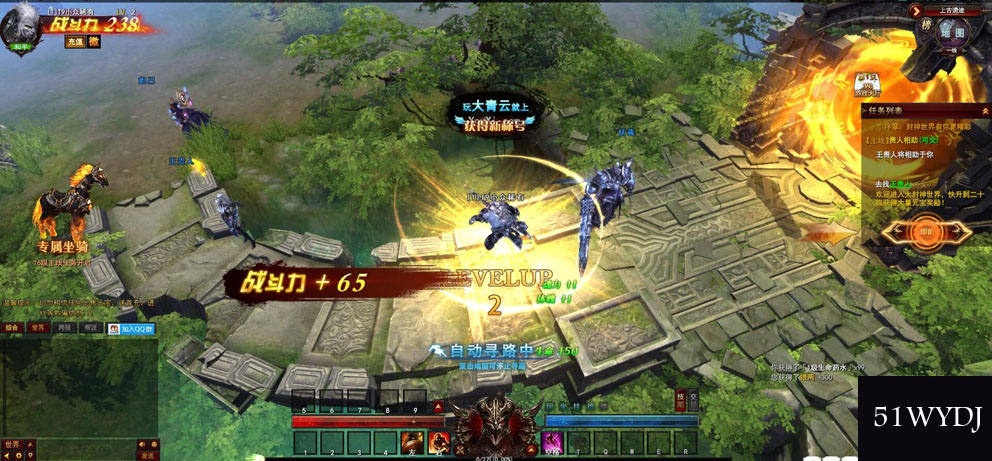Activate the 左 mouse skill icon

coord(410,441)
